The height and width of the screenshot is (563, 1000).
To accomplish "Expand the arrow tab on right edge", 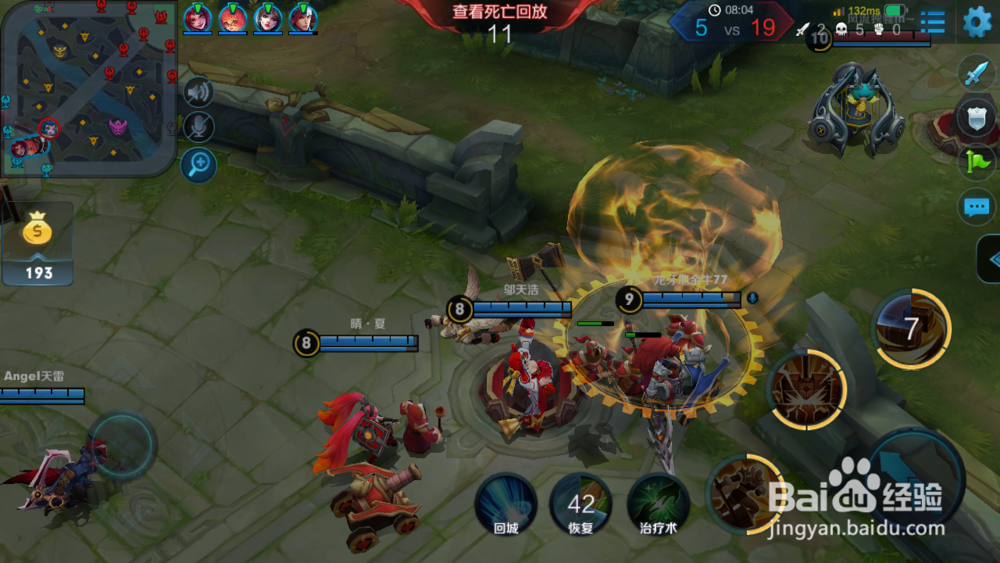I will coord(990,260).
